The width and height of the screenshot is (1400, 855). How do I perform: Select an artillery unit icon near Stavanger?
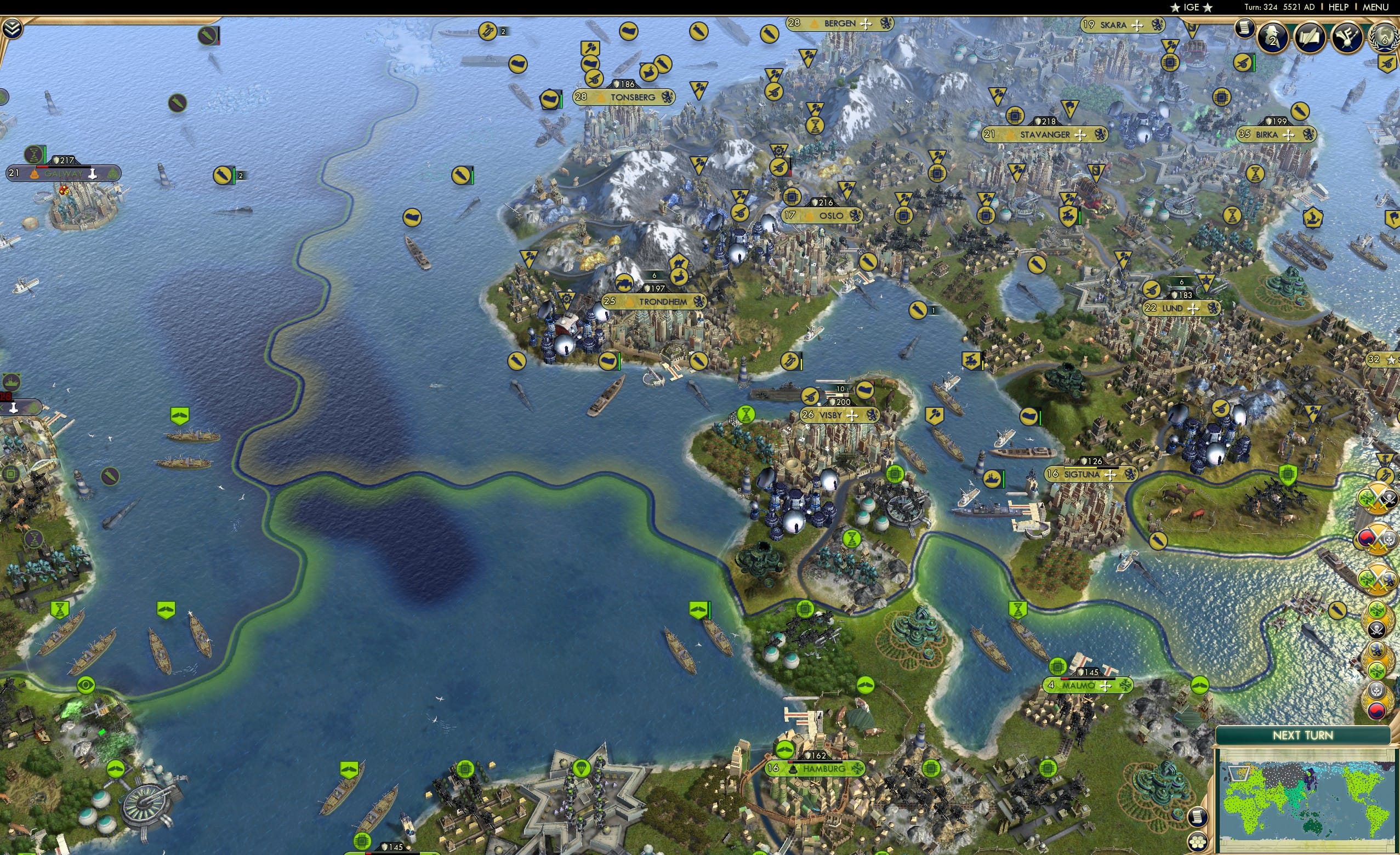tap(1069, 216)
